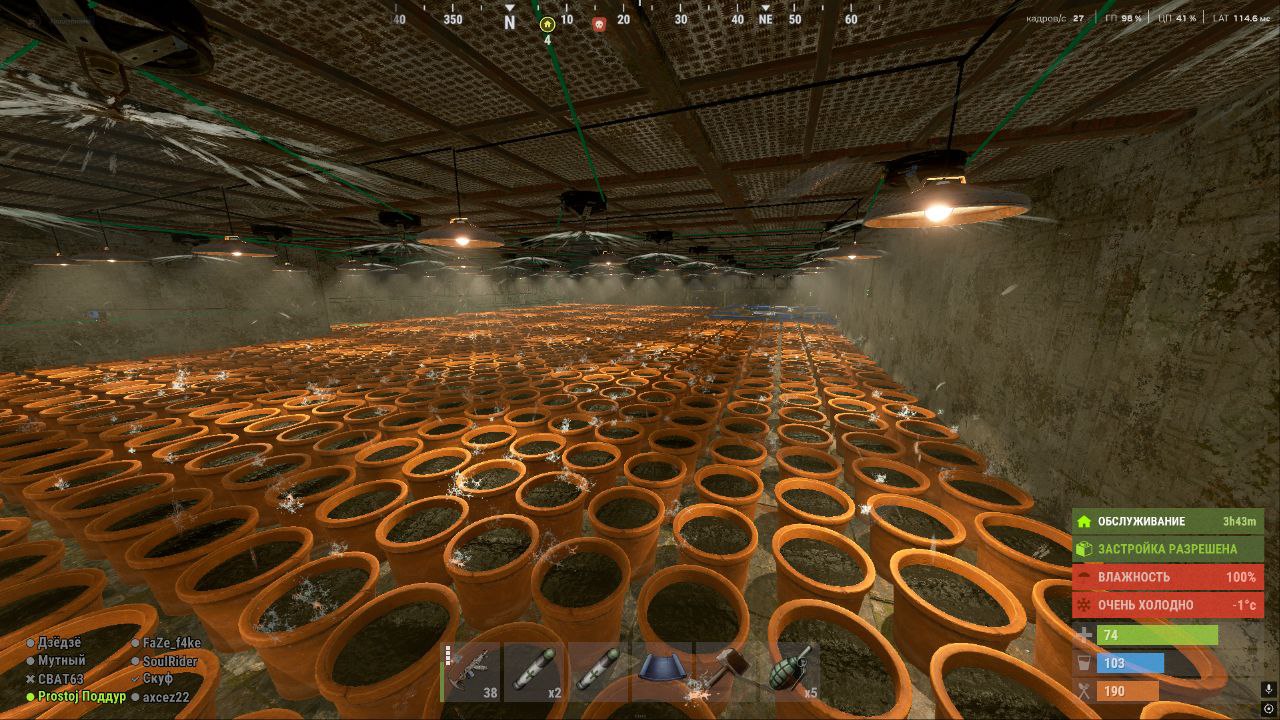The width and height of the screenshot is (1280, 720).
Task: Select teammate FaZe_f4ke in the team list
Action: pos(171,643)
